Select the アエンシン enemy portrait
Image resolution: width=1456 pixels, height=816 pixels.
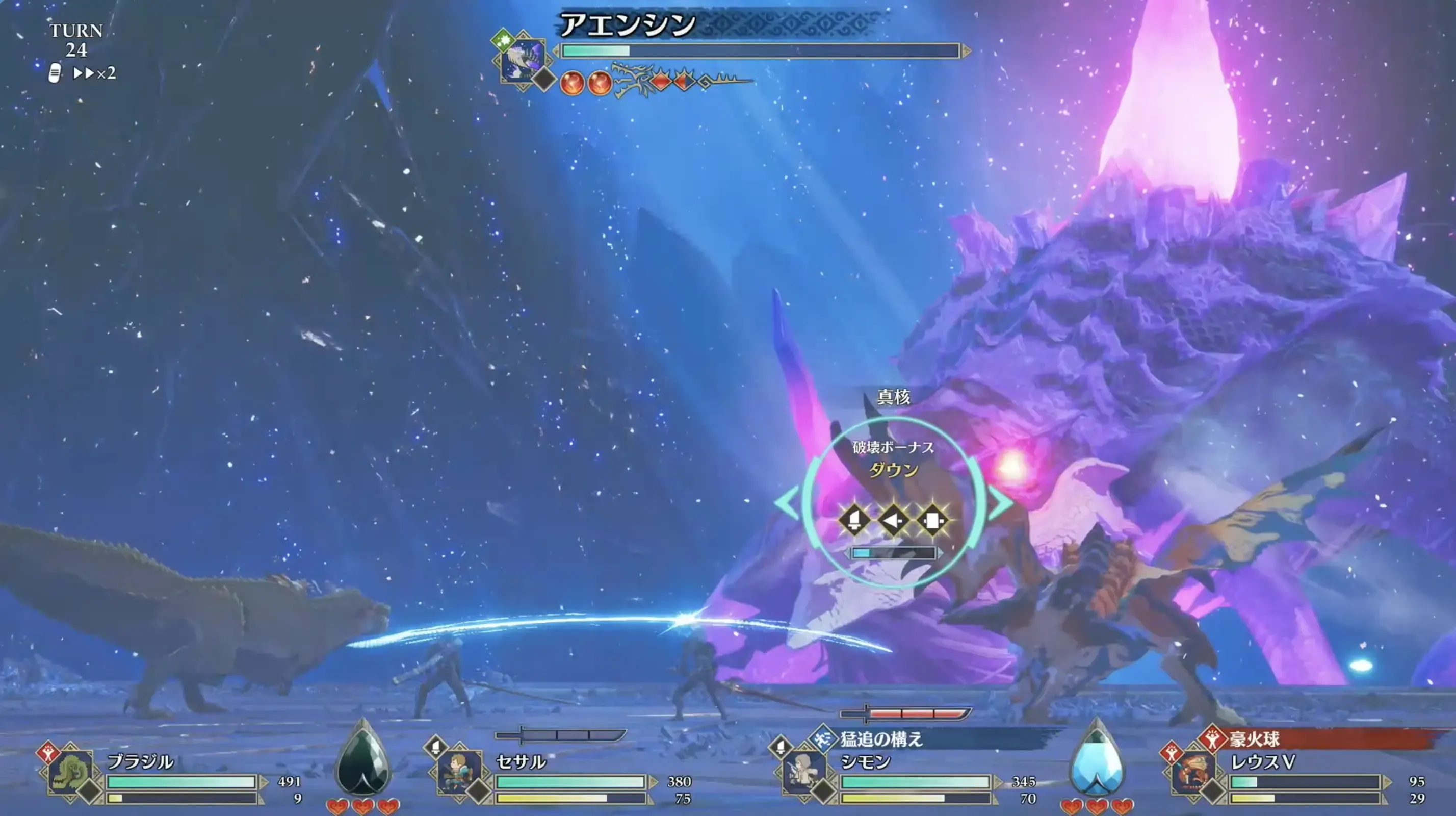(x=523, y=59)
